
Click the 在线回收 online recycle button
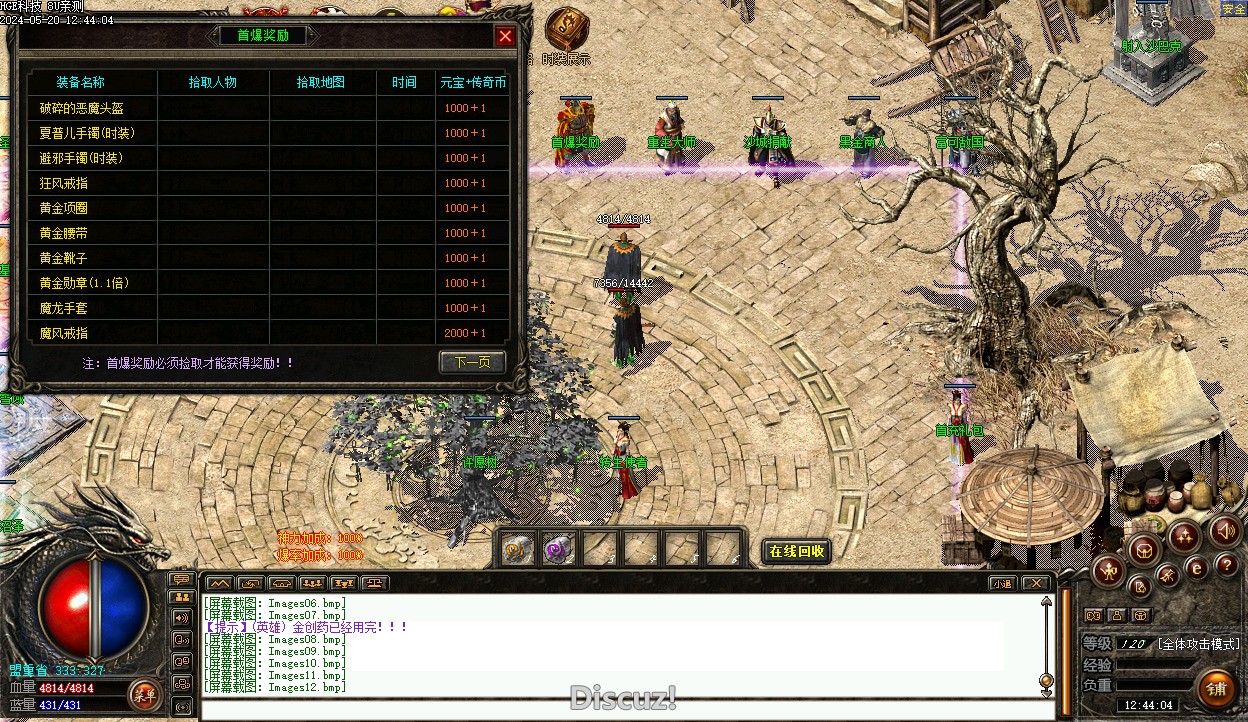797,551
